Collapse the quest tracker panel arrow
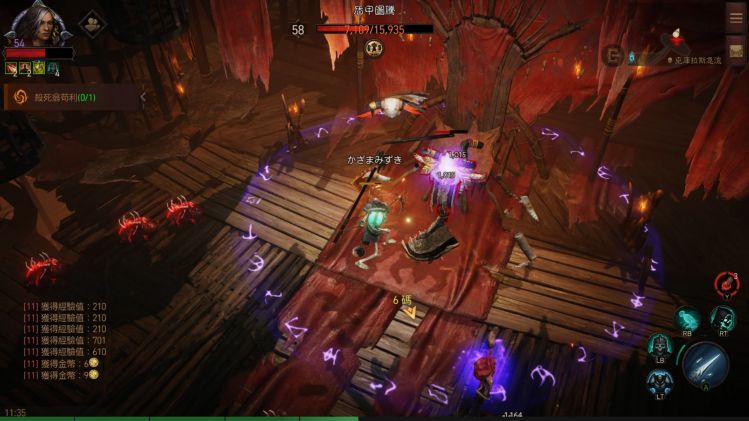This screenshot has height=421, width=749. [143, 97]
